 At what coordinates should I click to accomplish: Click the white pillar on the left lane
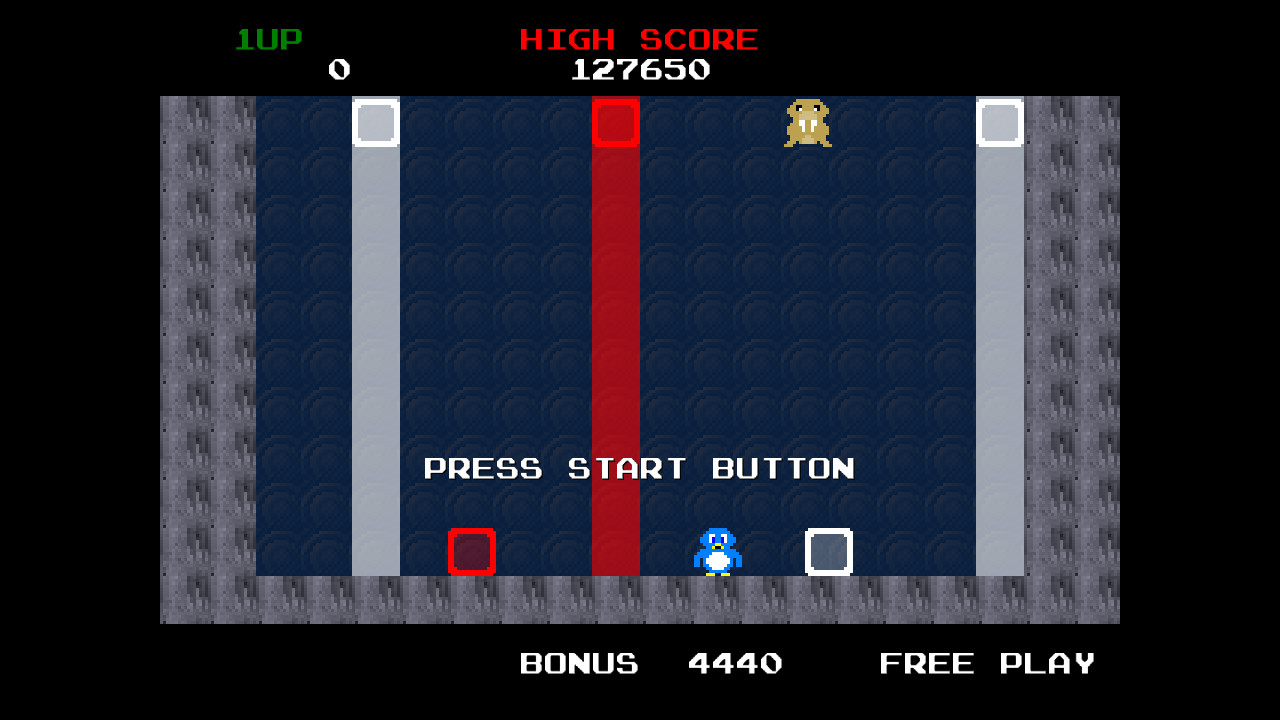click(x=376, y=350)
